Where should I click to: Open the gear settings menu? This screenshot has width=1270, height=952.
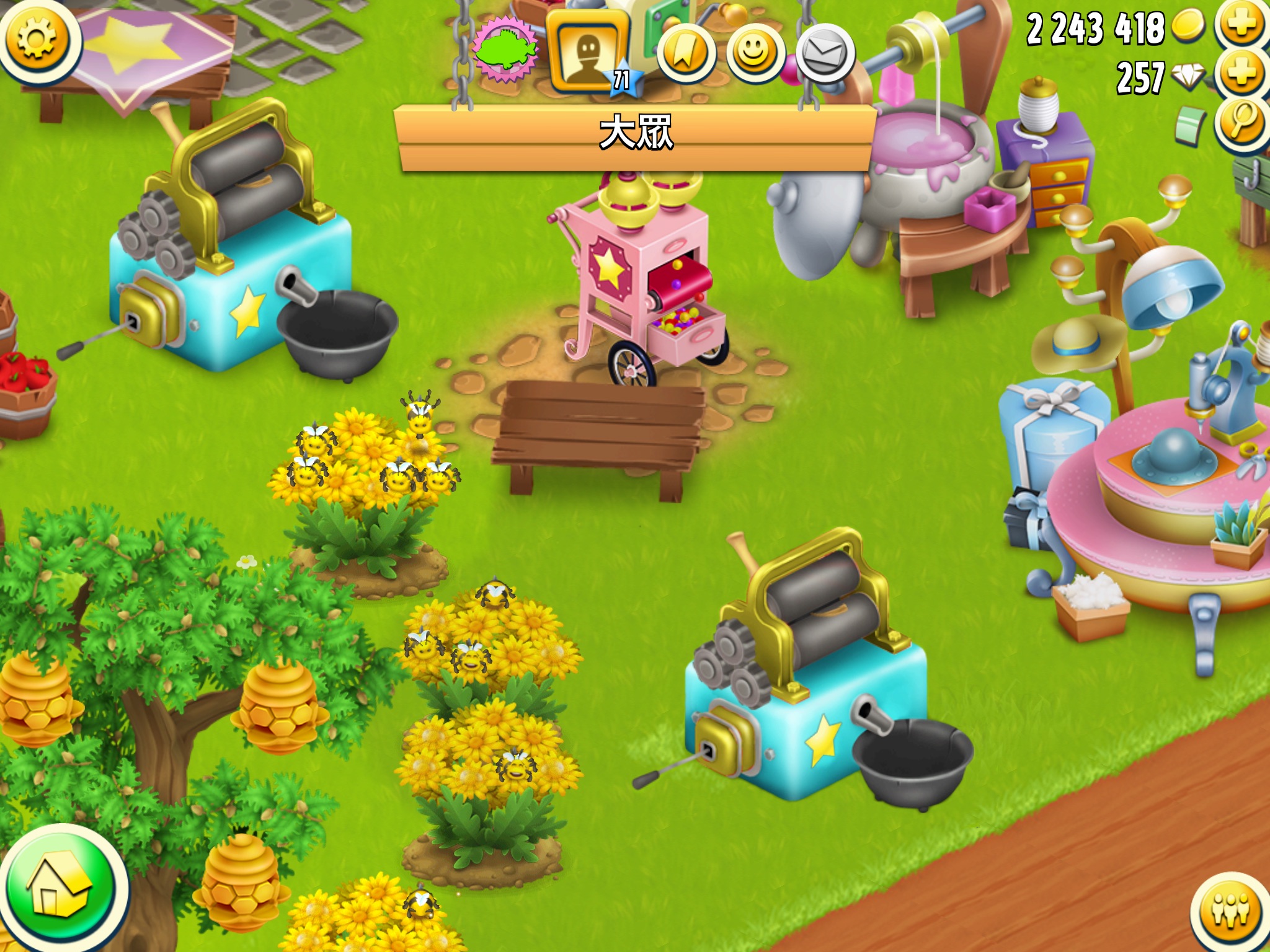coord(37,38)
